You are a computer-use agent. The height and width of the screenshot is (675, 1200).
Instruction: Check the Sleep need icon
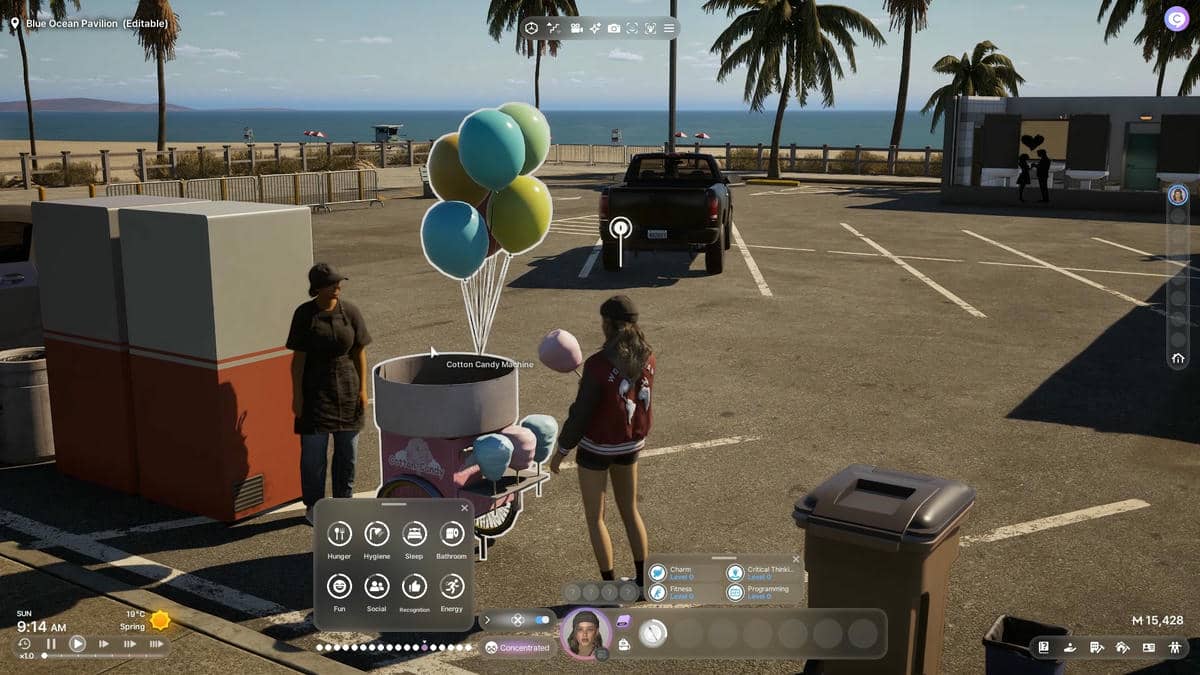click(414, 534)
